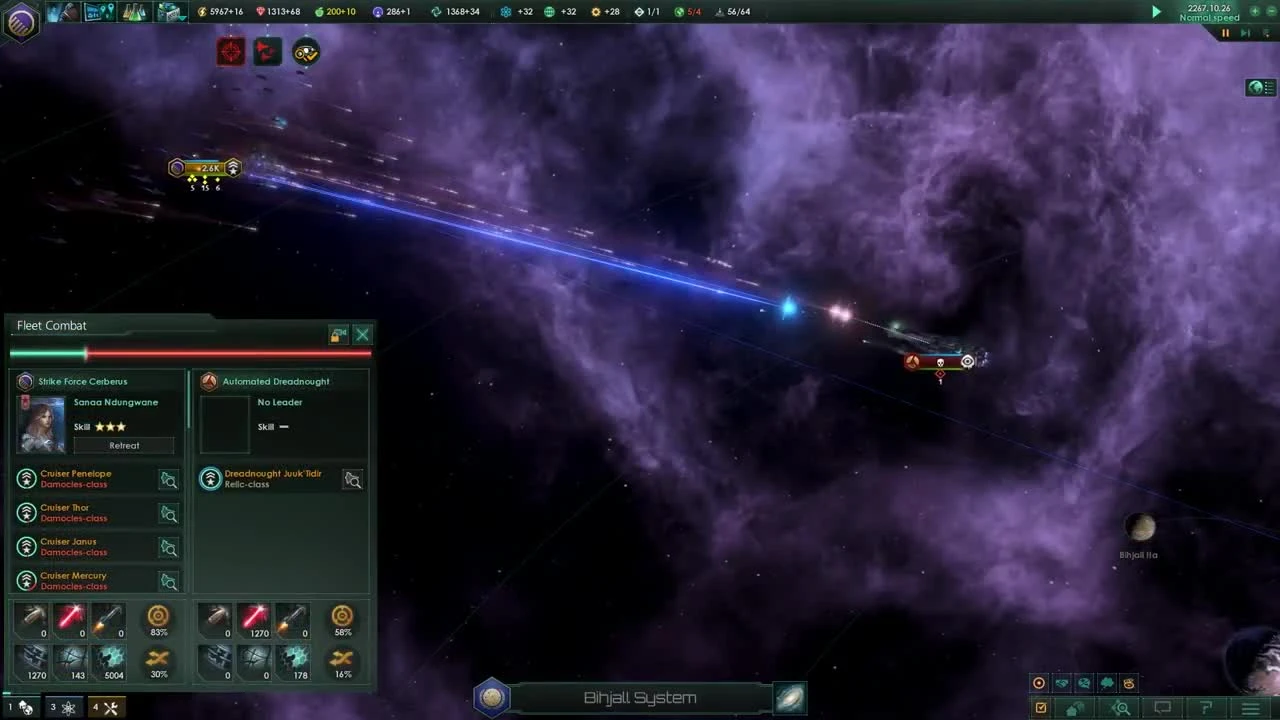The image size is (1280, 720).
Task: Select the default map mode circle icon
Action: (x=1039, y=683)
